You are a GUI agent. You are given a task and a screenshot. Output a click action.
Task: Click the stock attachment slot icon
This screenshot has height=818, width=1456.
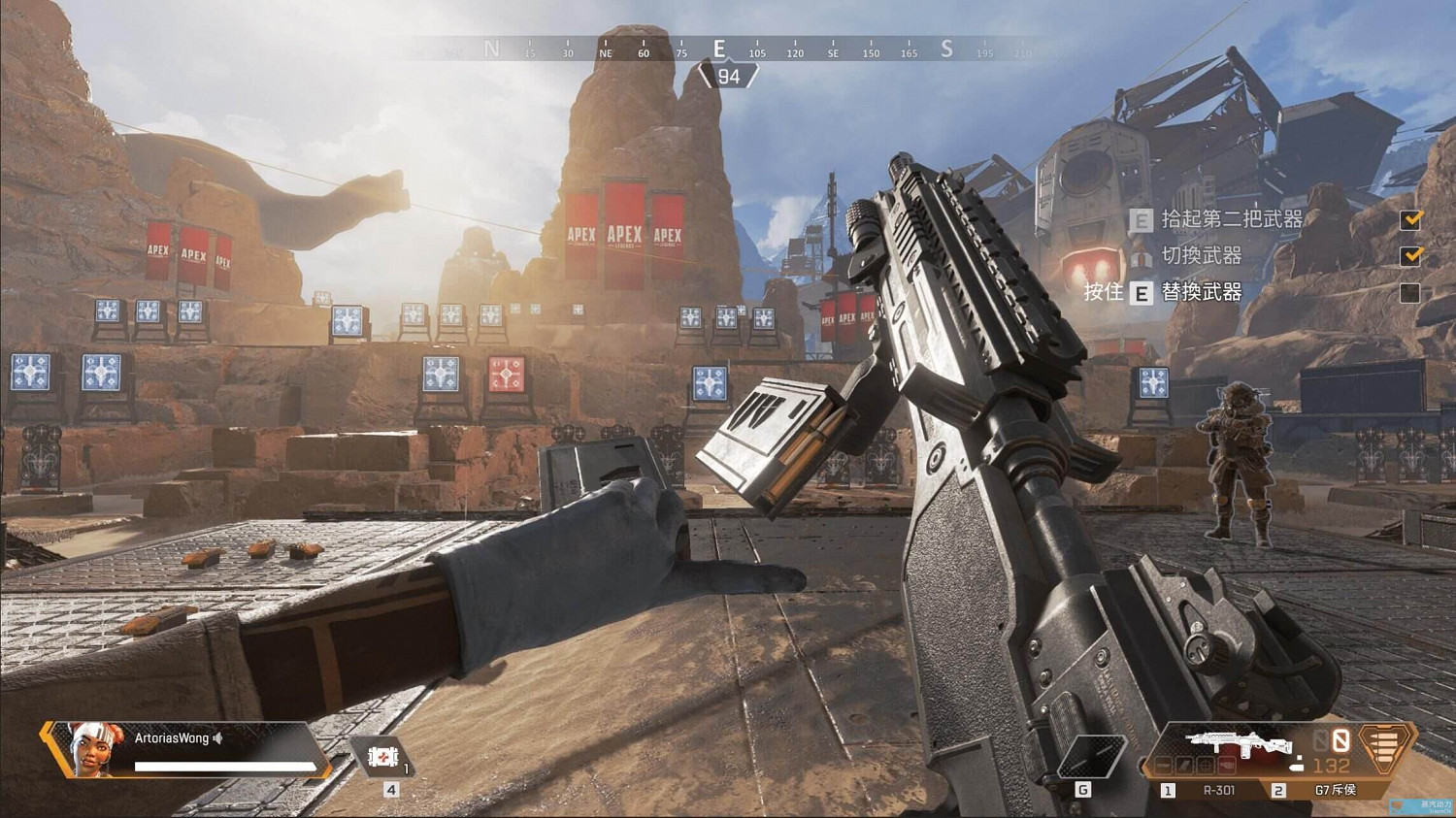[x=1227, y=765]
